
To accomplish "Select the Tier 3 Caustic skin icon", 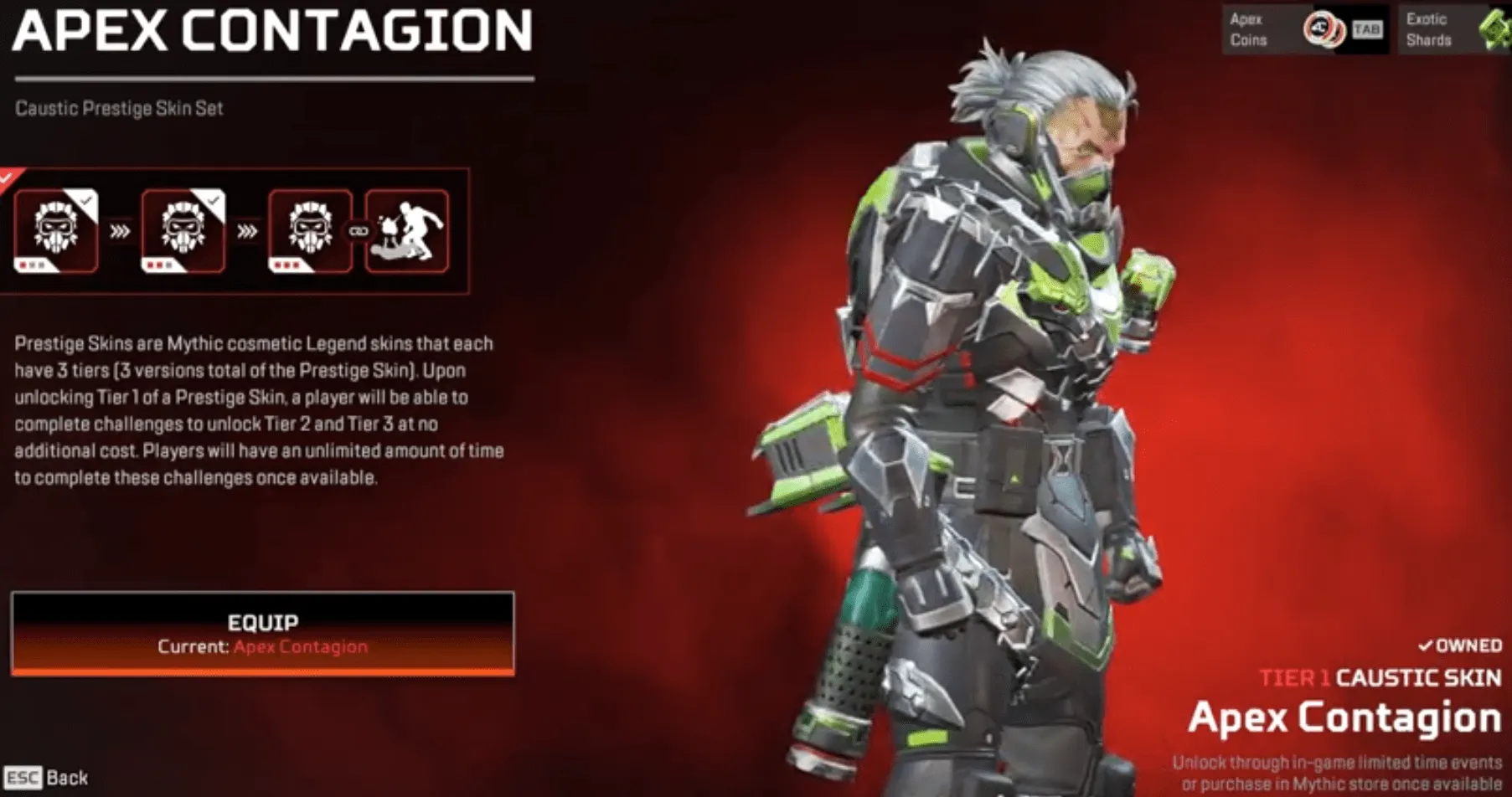I will (307, 230).
